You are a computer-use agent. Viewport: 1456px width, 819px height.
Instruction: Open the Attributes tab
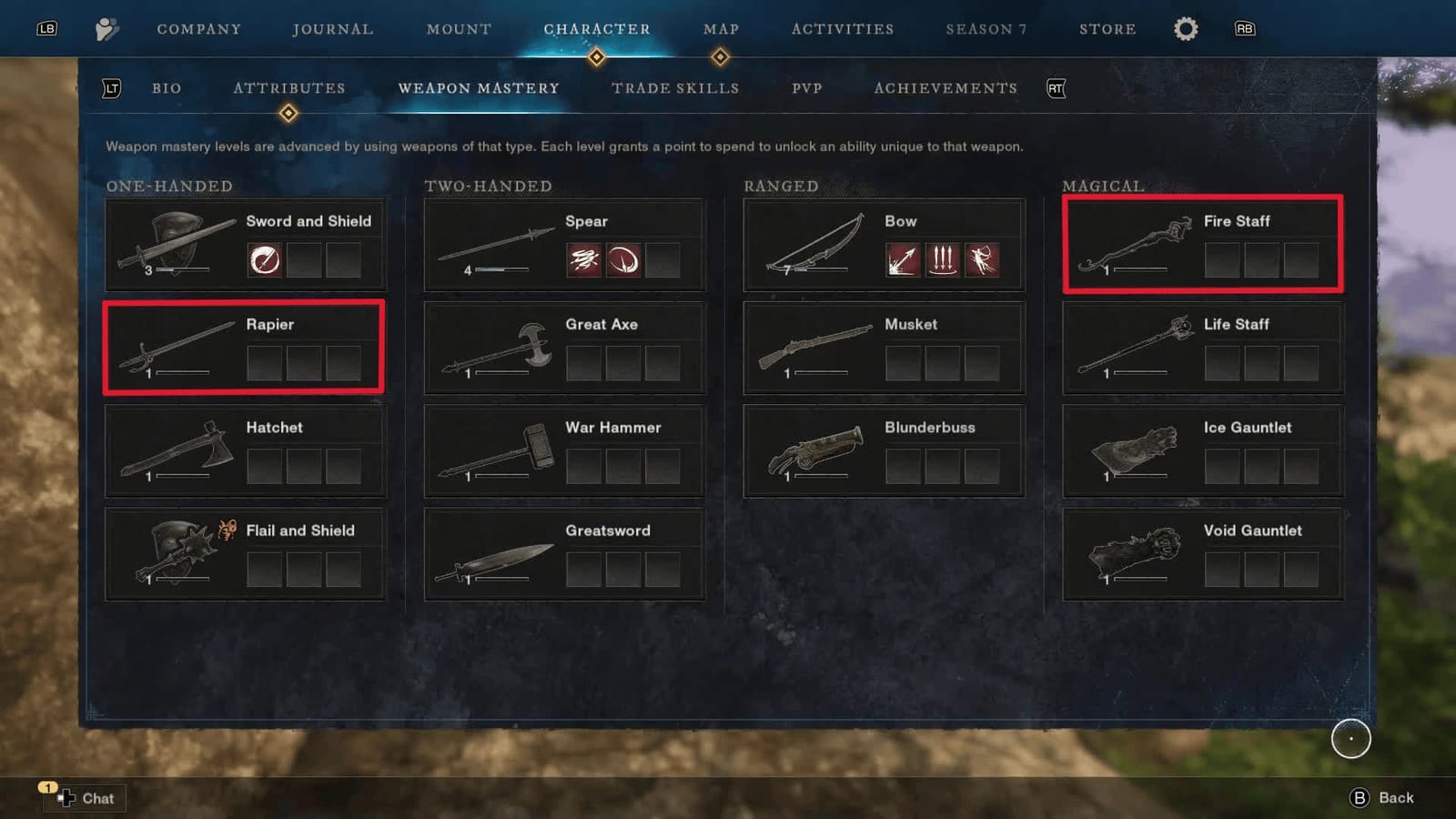(x=288, y=87)
